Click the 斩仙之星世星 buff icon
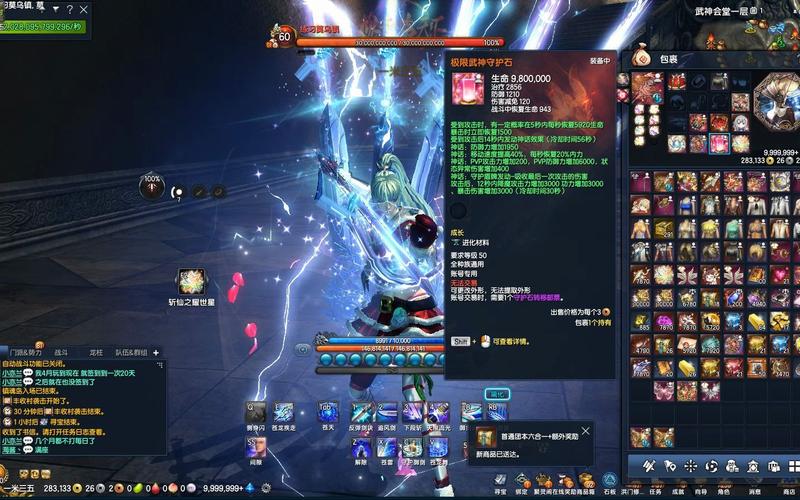The width and height of the screenshot is (800, 500). click(x=191, y=281)
